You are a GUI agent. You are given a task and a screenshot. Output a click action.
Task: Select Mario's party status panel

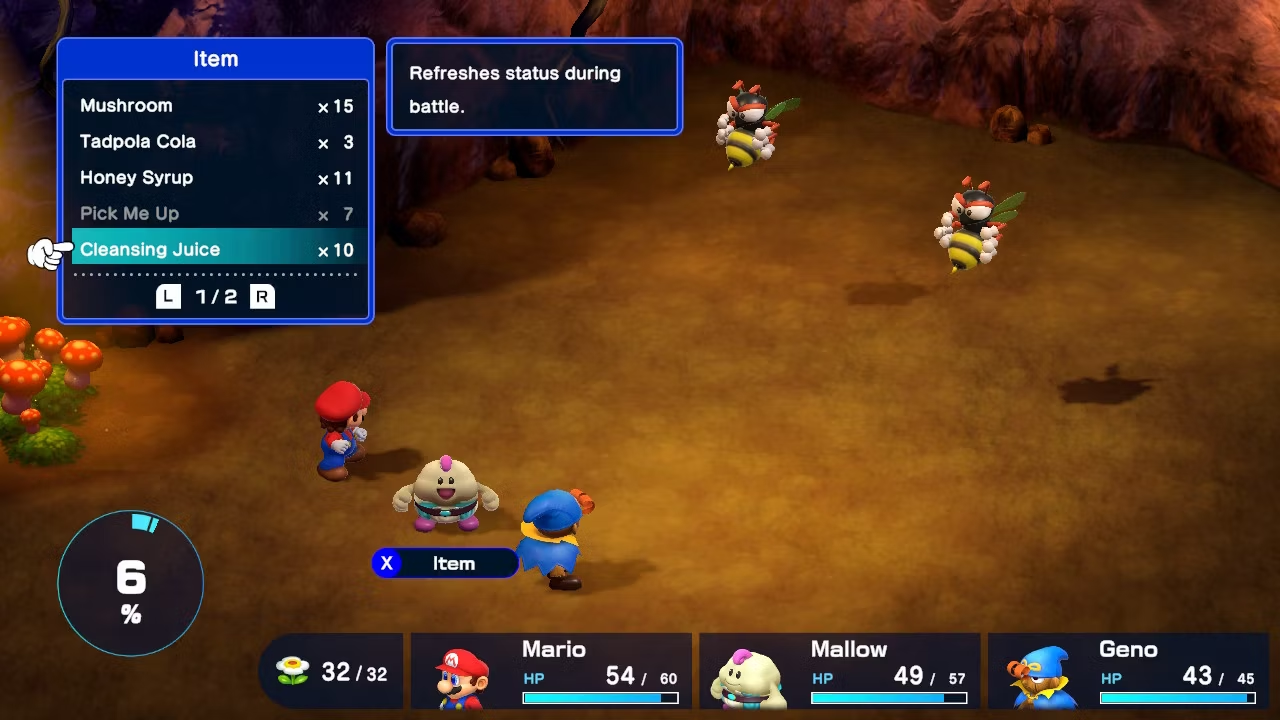pyautogui.click(x=551, y=670)
